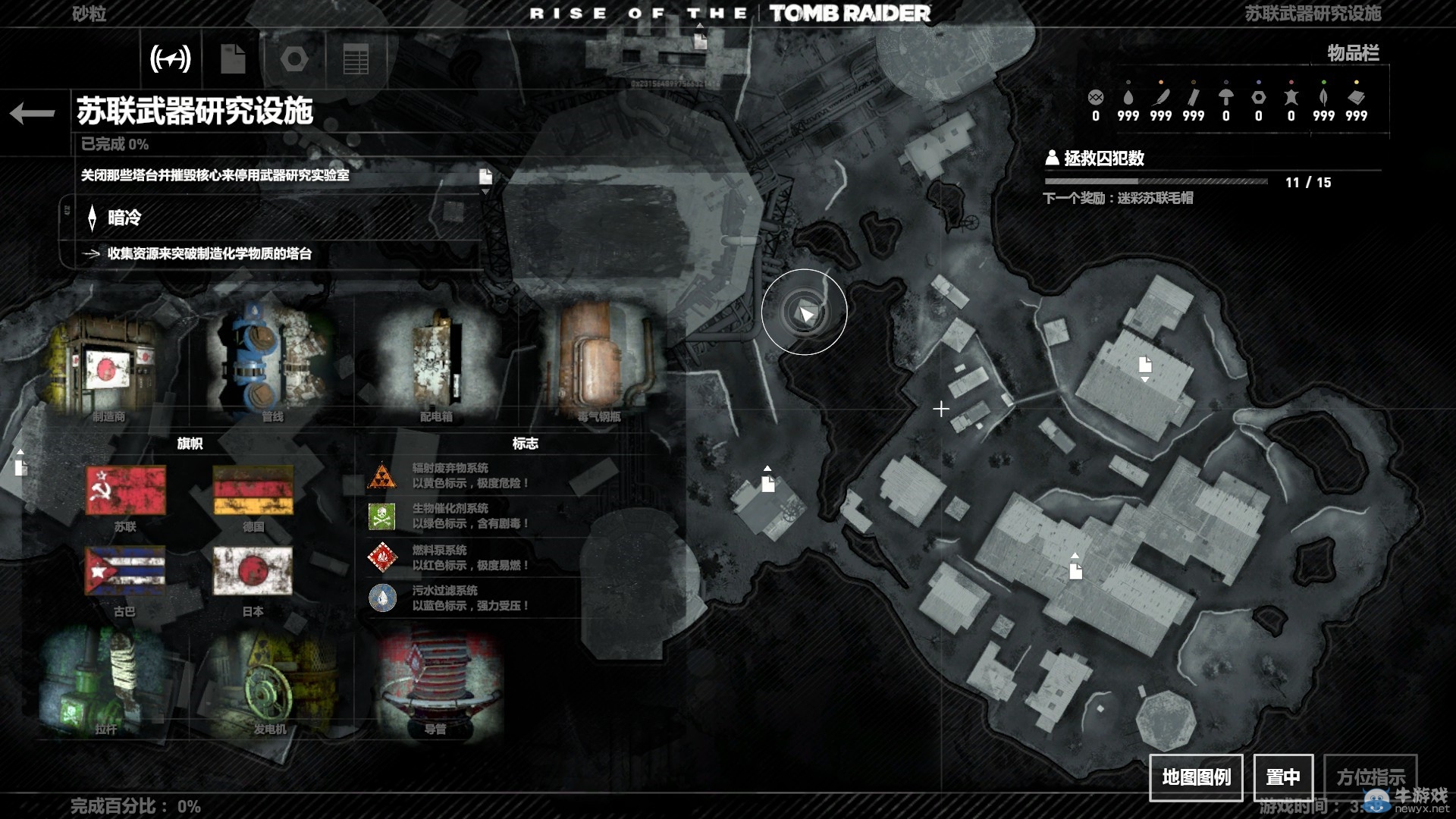Screen dimensions: 1456x819
Task: Click the 置中 center map button
Action: (1283, 777)
